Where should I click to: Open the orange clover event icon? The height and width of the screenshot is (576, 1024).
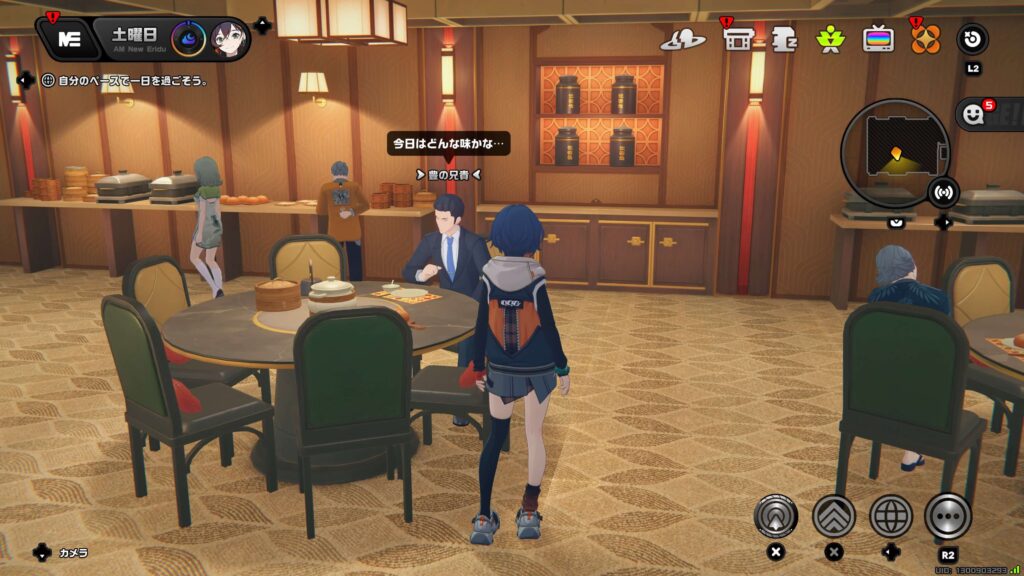(x=925, y=39)
